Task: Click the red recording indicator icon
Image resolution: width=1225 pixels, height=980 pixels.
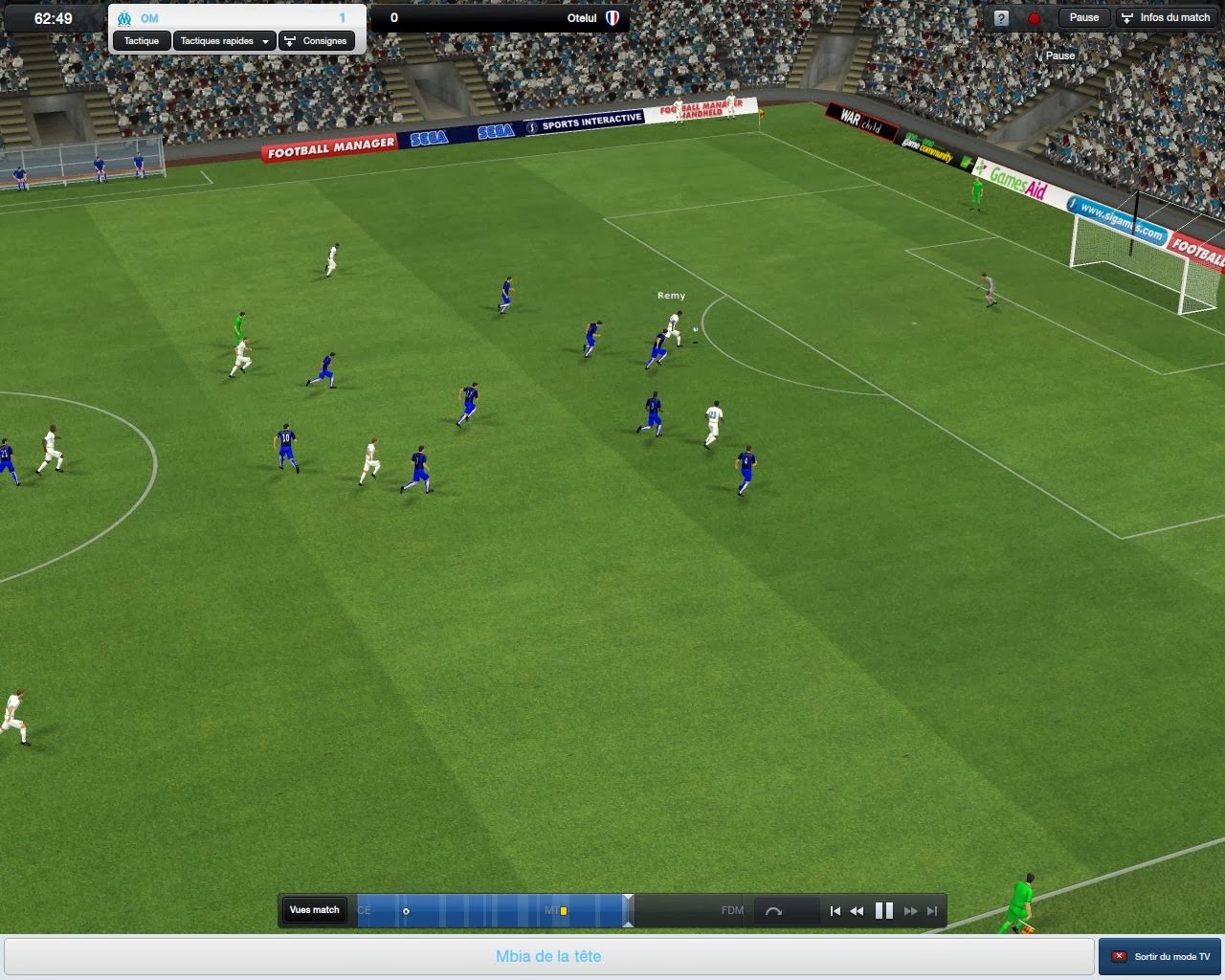Action: tap(1035, 18)
